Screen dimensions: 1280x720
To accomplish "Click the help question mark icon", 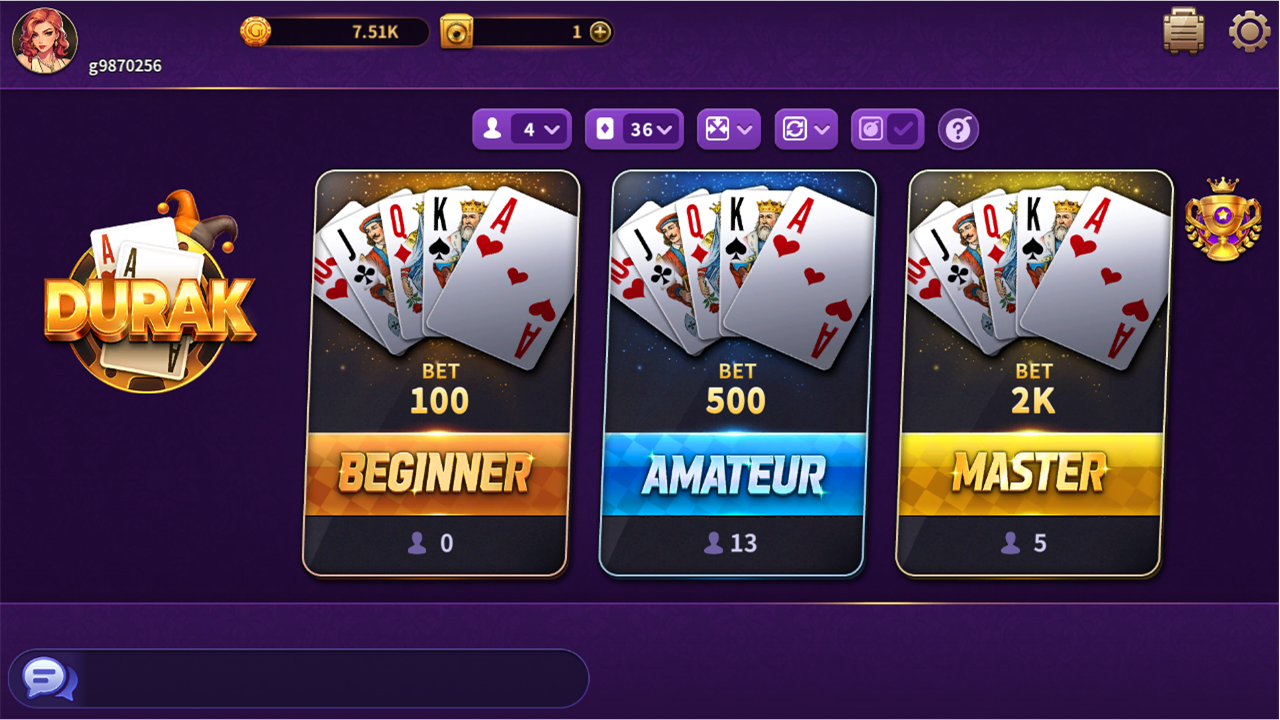I will coord(957,129).
